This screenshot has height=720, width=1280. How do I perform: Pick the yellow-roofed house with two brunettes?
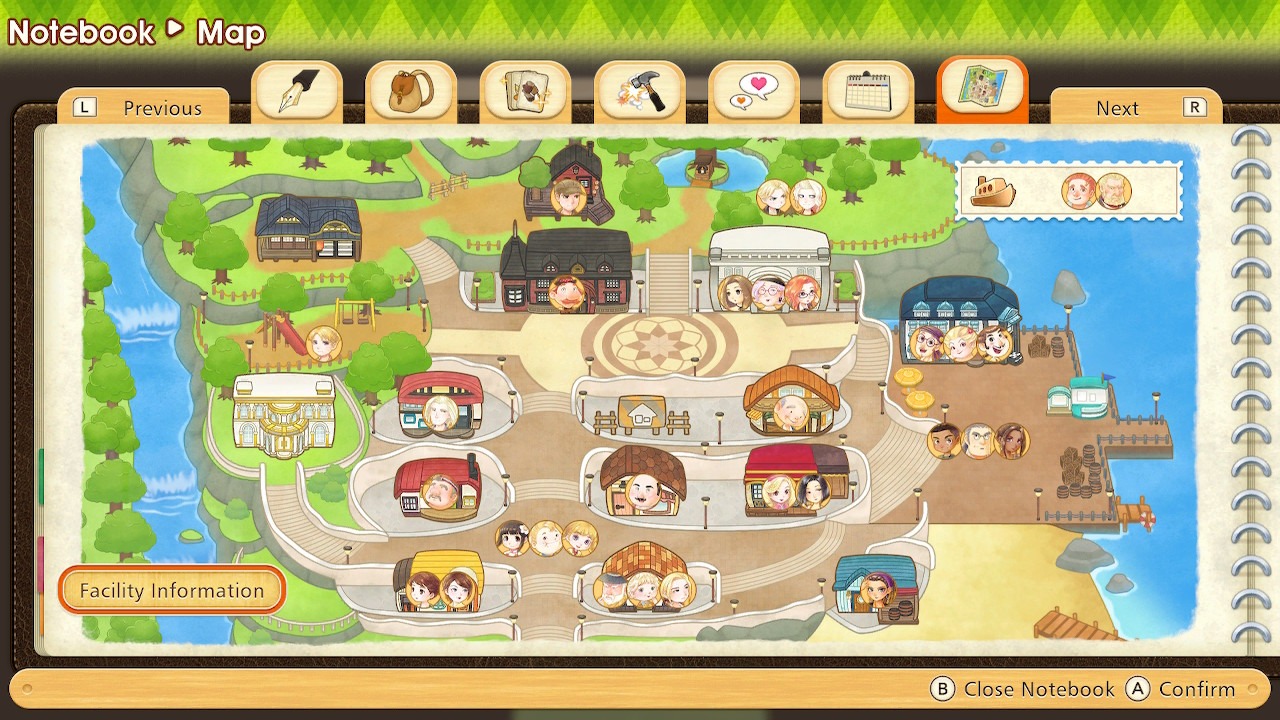(x=440, y=580)
